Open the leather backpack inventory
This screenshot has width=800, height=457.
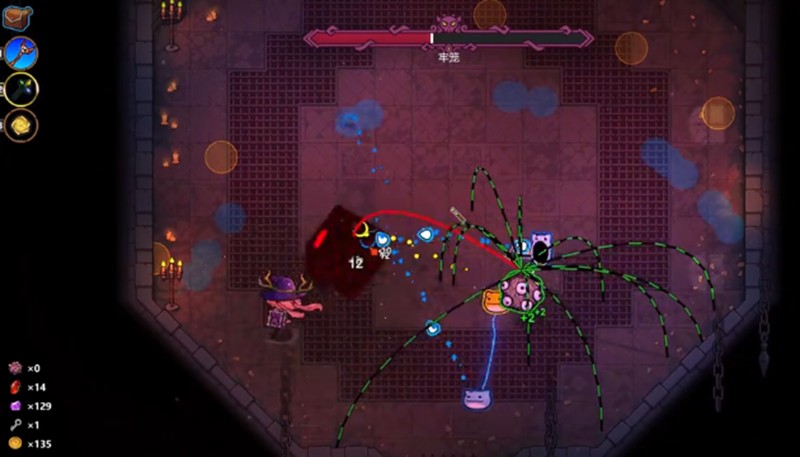pos(18,17)
